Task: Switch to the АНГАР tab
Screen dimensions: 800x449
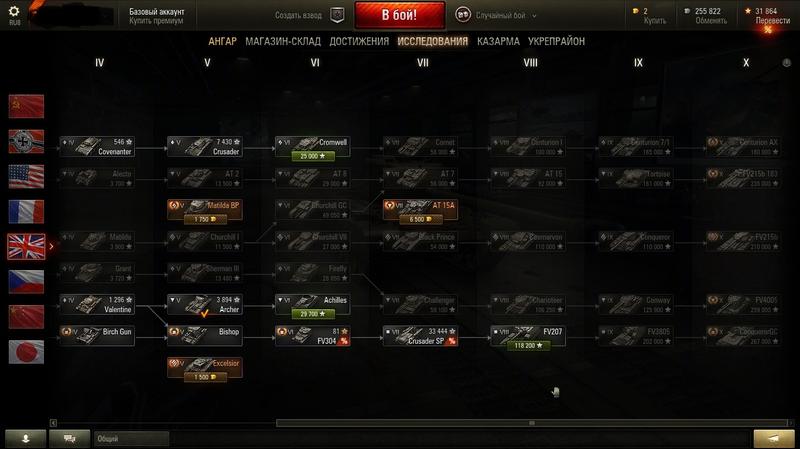Action: click(222, 42)
